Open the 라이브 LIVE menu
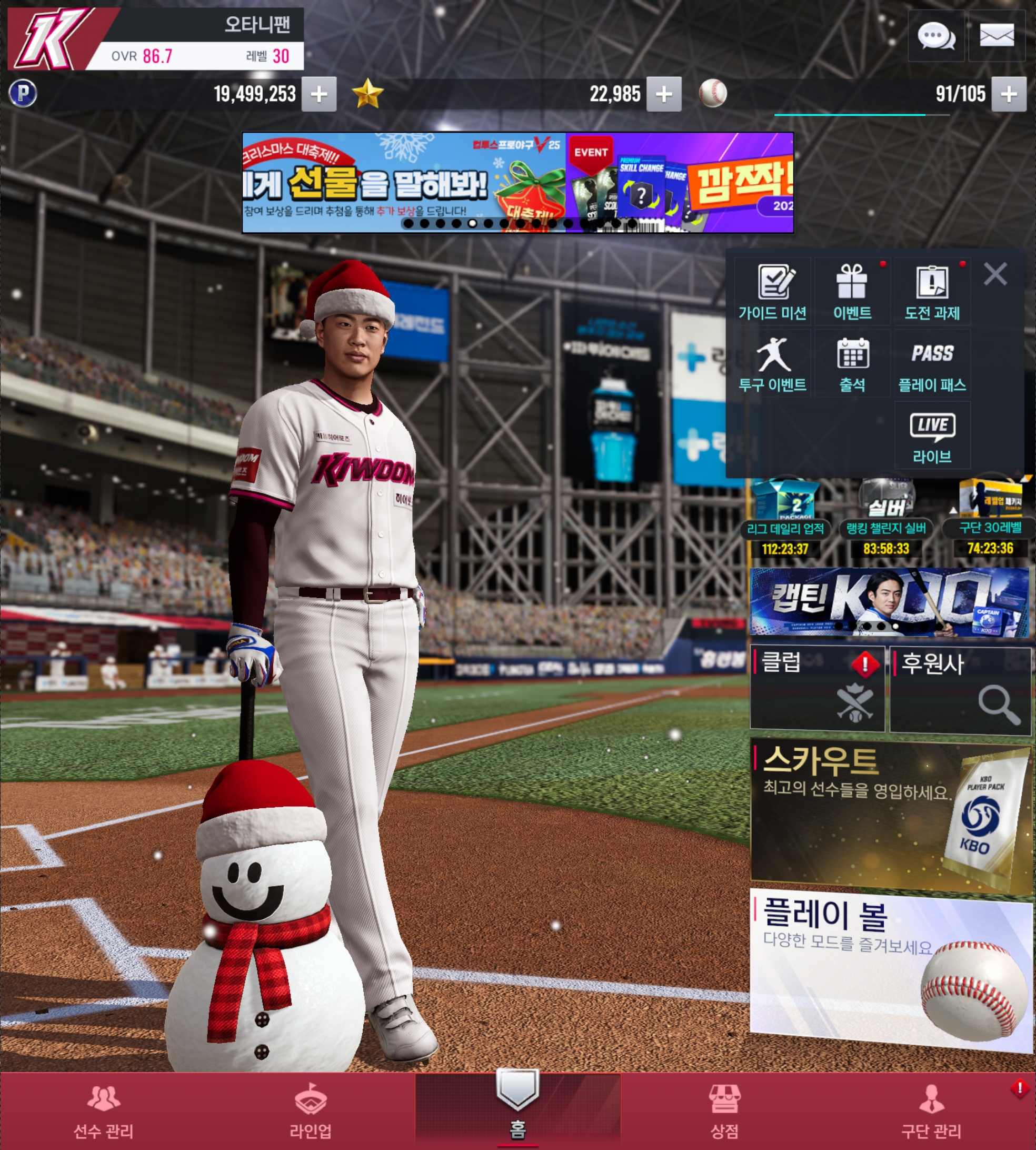Image resolution: width=1036 pixels, height=1150 pixels. 932,436
